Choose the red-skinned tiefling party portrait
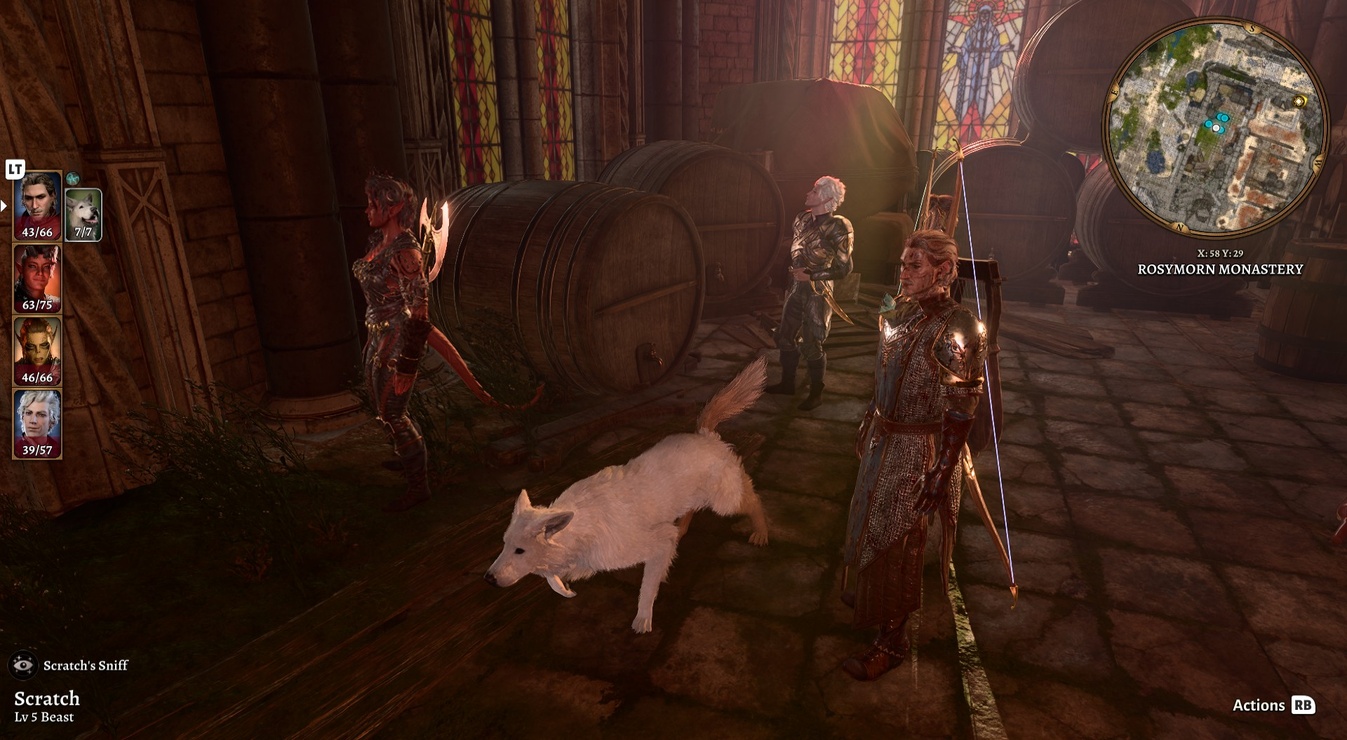The image size is (1347, 740). click(x=37, y=277)
